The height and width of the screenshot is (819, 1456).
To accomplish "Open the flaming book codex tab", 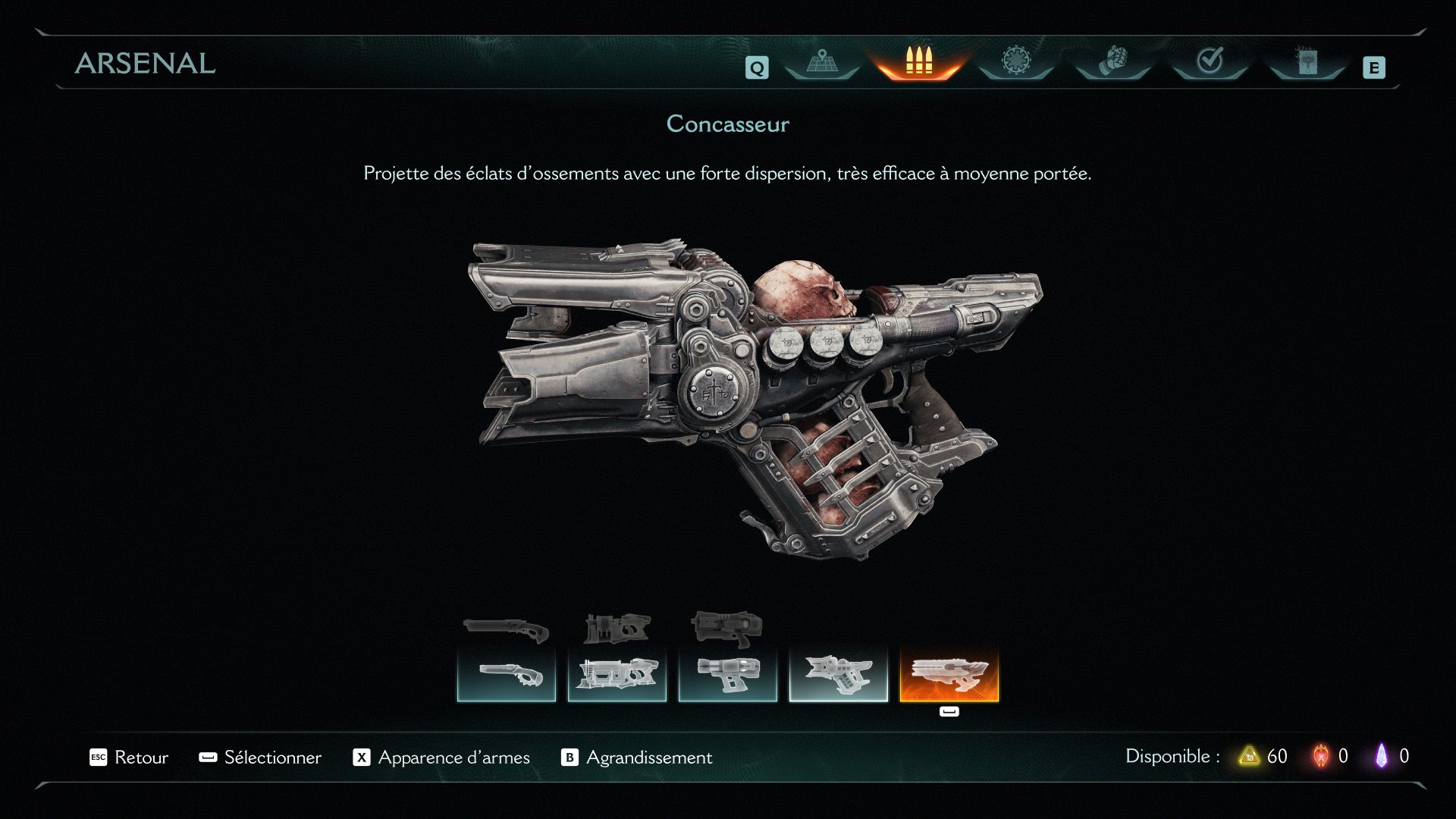I will point(1307,61).
